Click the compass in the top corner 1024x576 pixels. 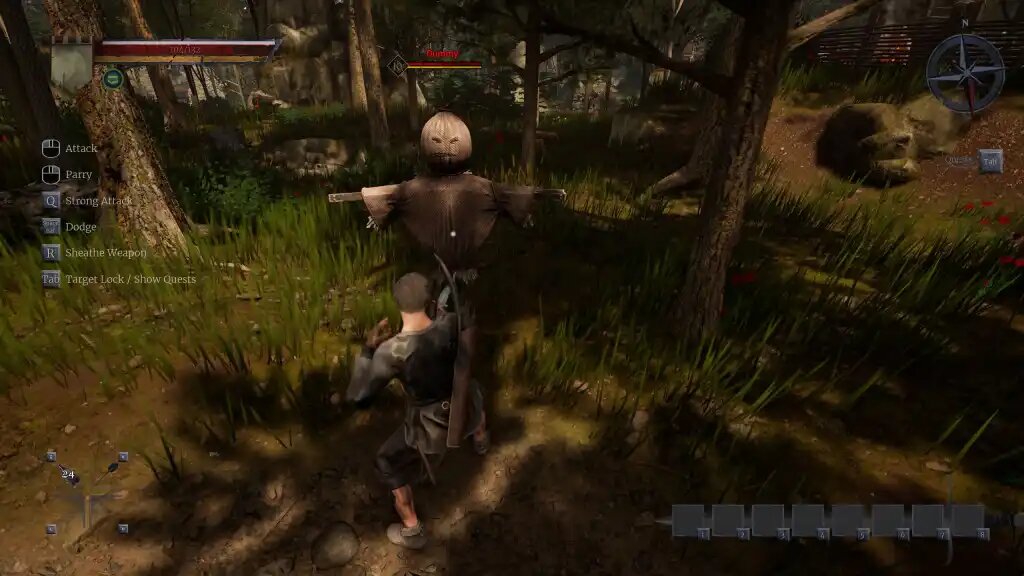964,72
